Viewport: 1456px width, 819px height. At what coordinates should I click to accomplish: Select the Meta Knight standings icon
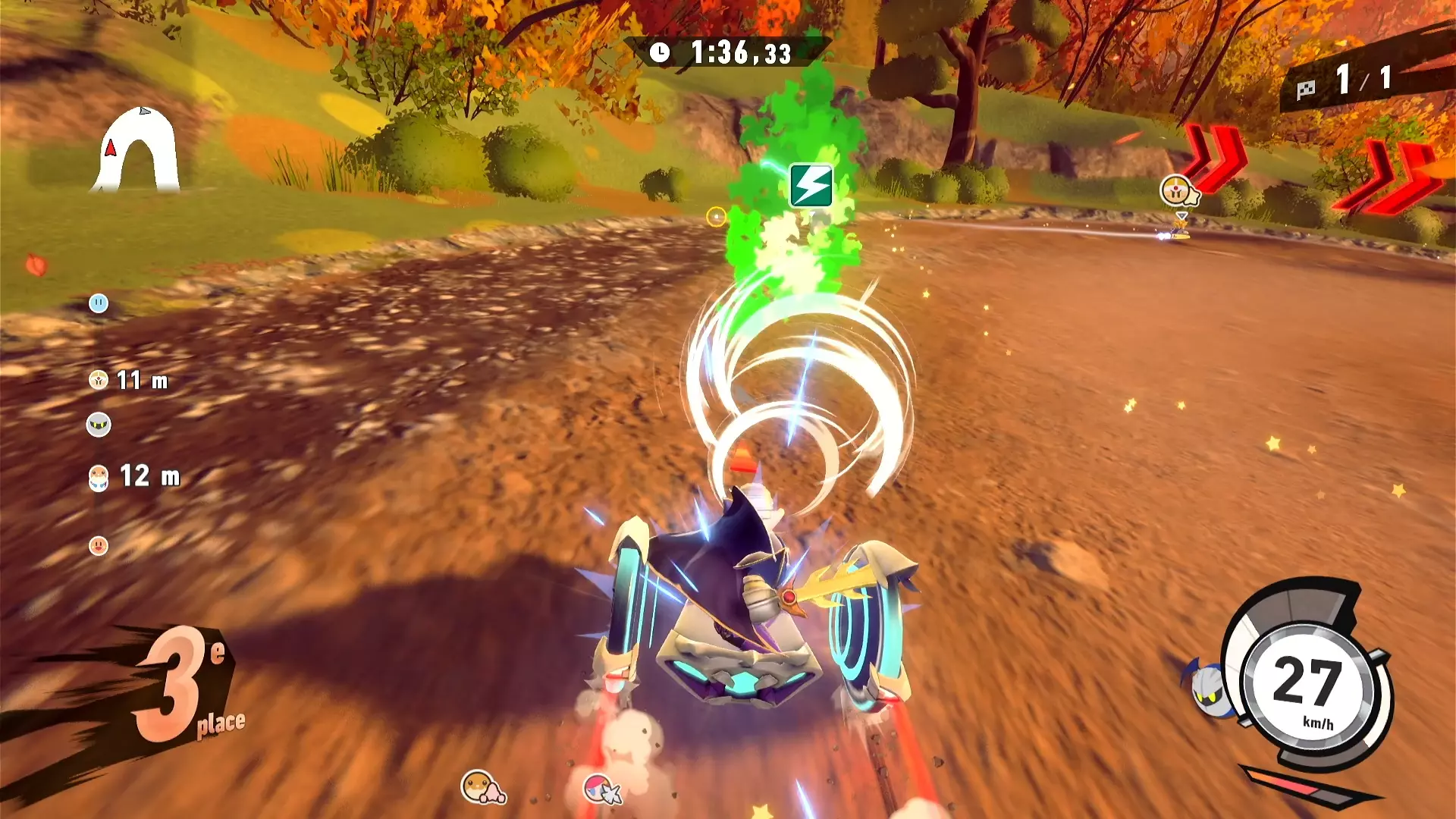coord(99,425)
